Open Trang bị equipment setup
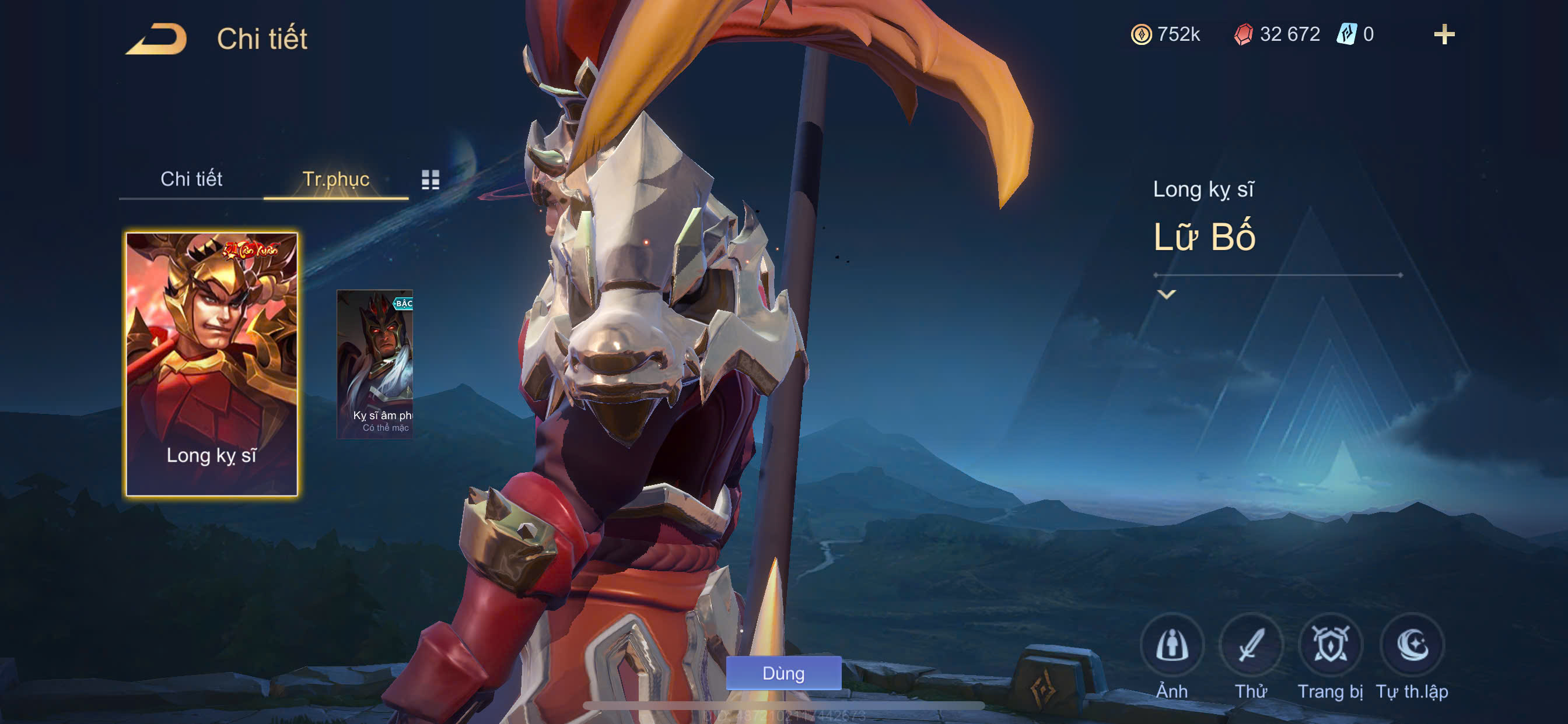This screenshot has height=724, width=1568. tap(1330, 645)
